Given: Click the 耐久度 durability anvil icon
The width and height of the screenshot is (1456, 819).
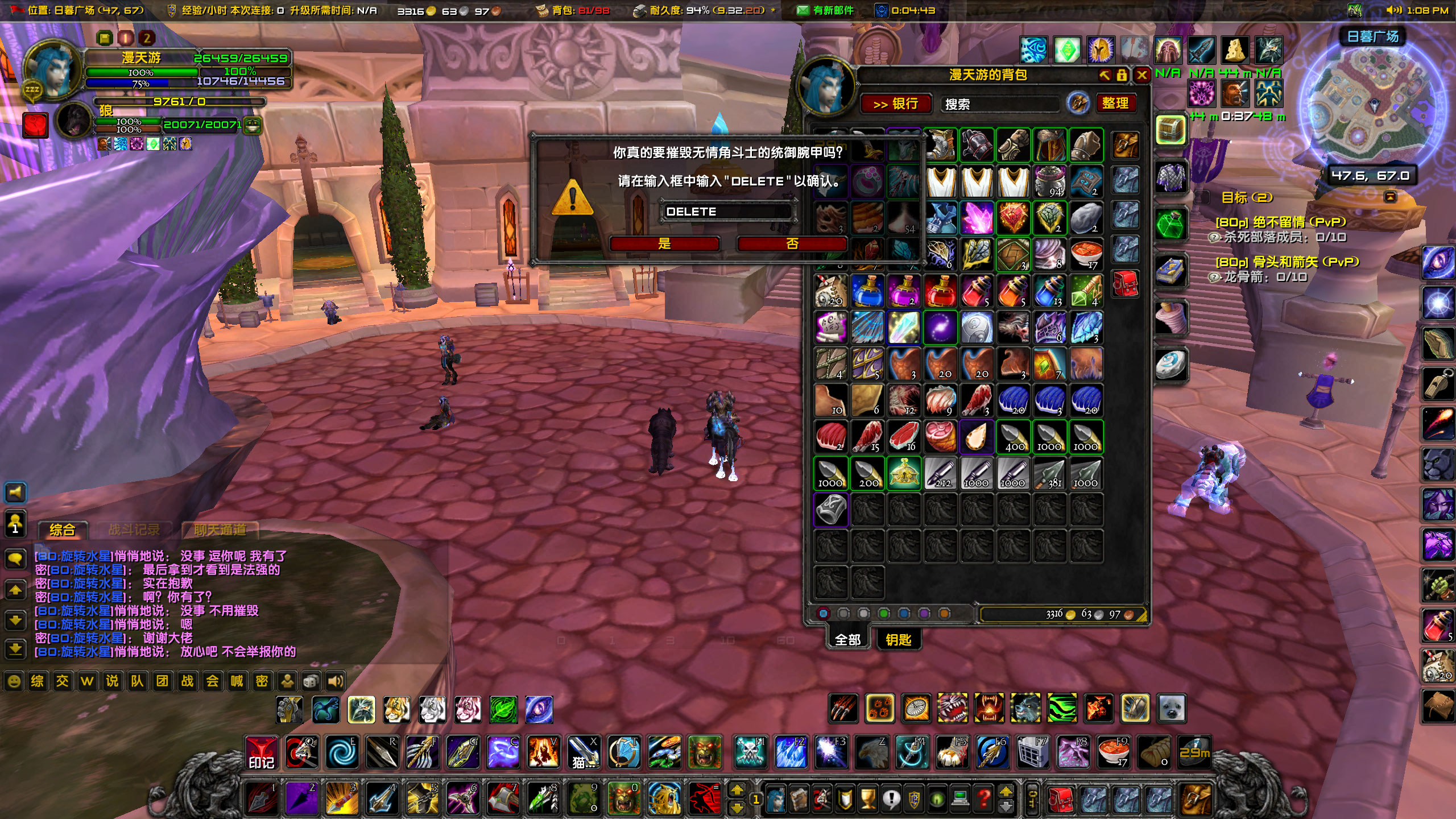Looking at the screenshot, I should [x=640, y=10].
